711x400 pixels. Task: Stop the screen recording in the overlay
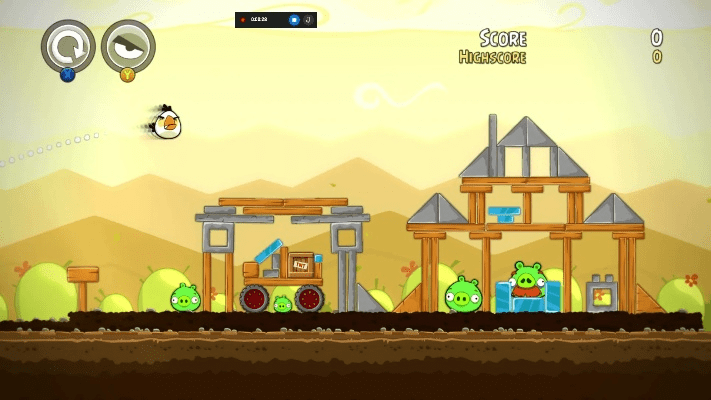tap(294, 19)
